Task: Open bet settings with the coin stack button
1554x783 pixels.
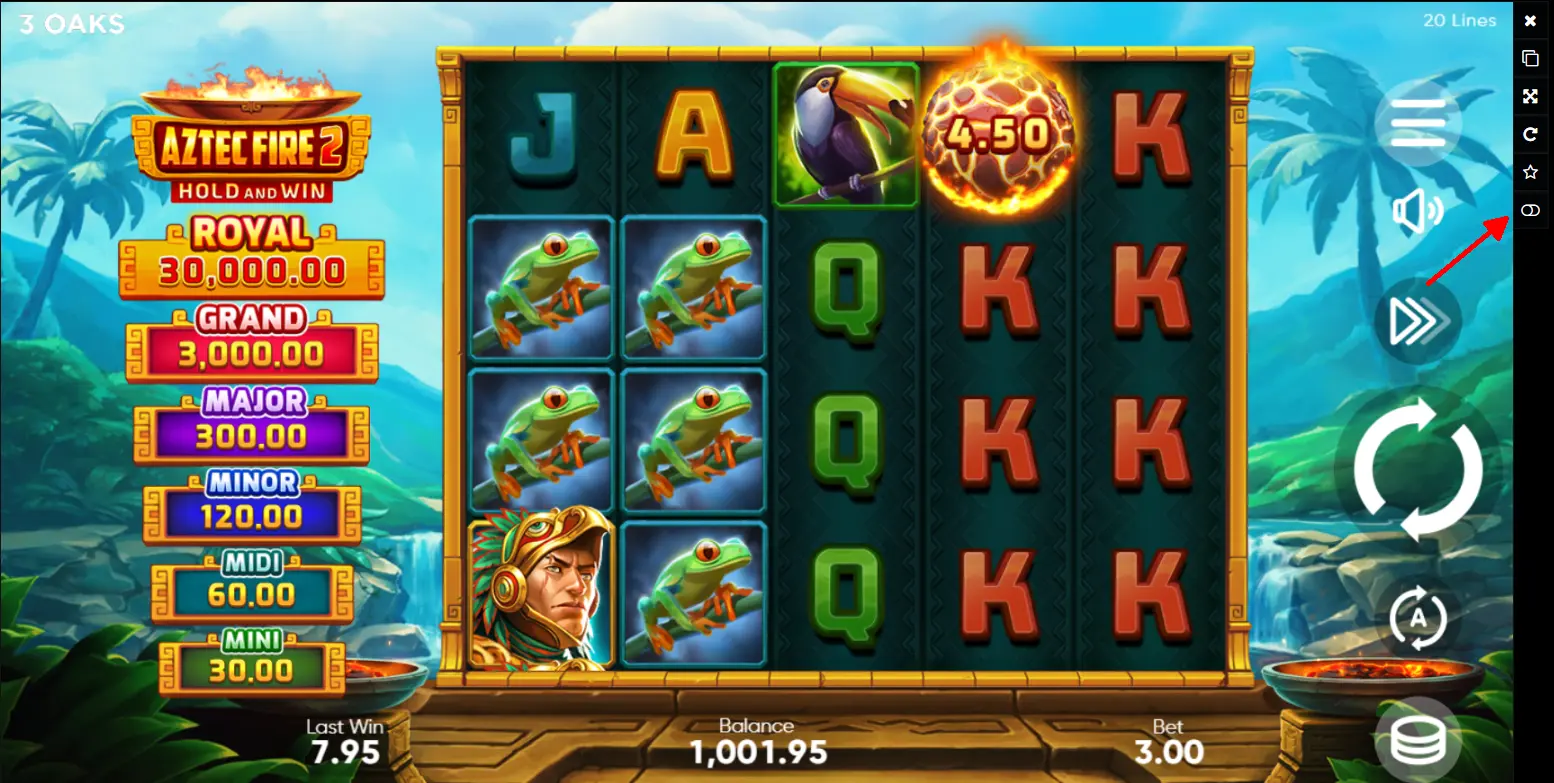Action: tap(1417, 739)
